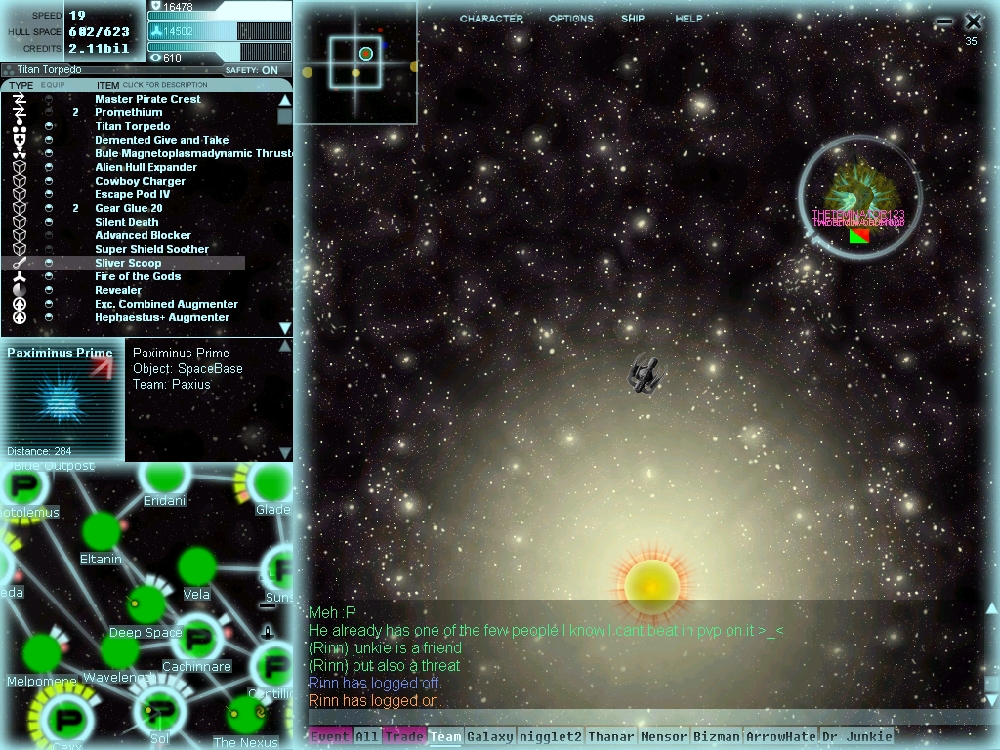Show description for Master Pirate Crest
Image resolution: width=1000 pixels, height=750 pixels.
[x=148, y=99]
